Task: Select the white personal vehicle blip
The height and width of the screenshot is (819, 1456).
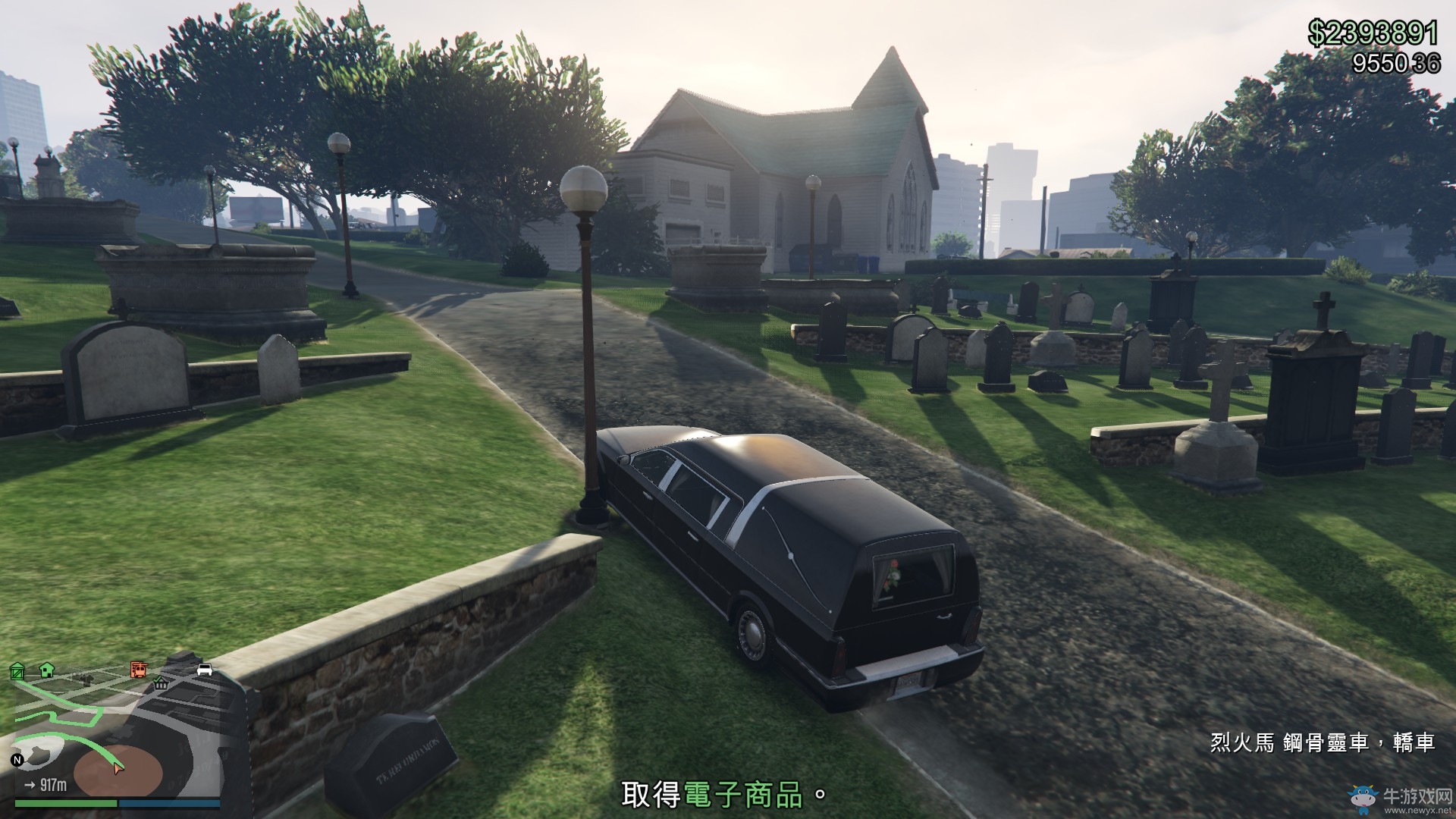Action: click(205, 670)
